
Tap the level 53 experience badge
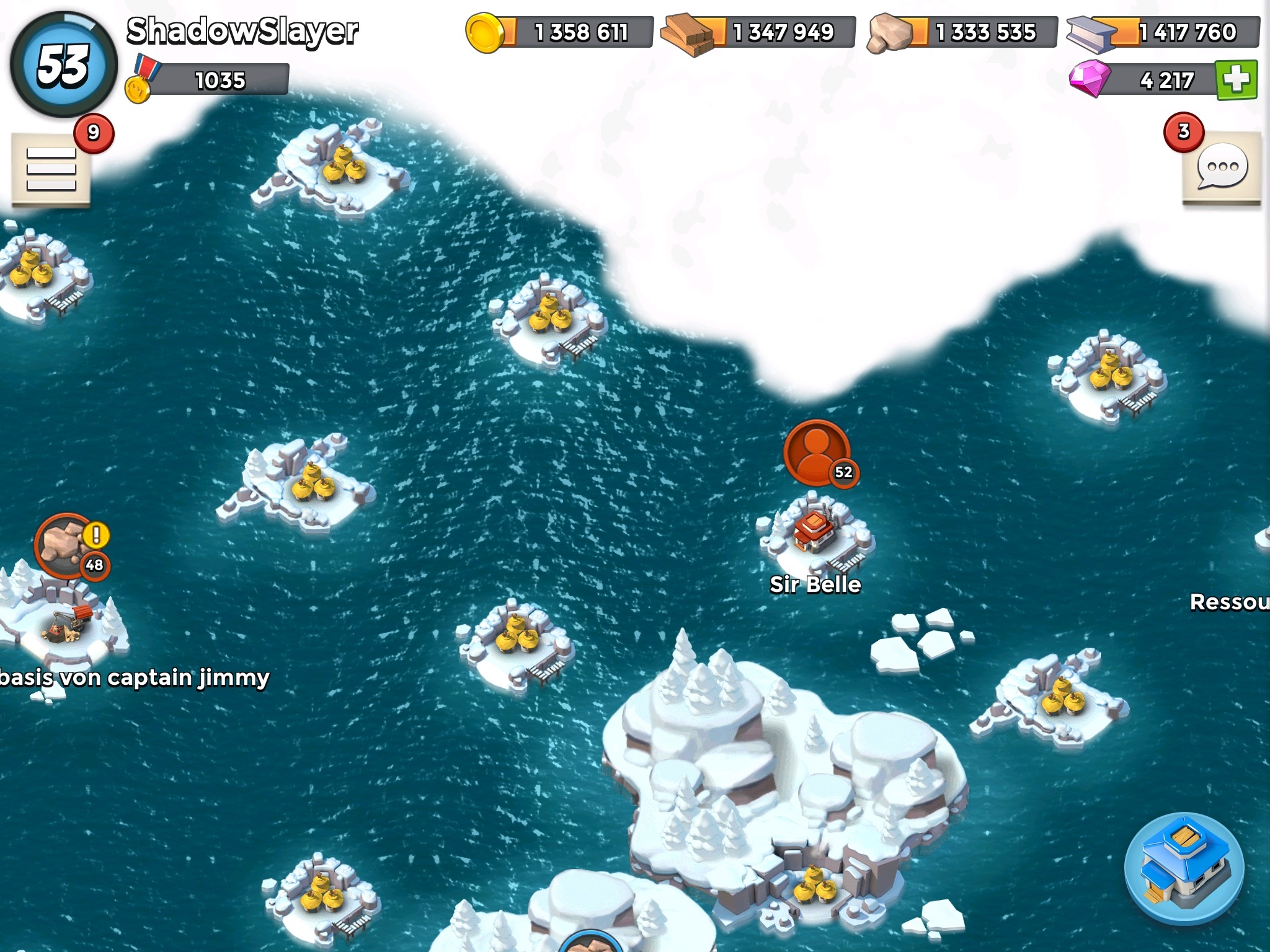pyautogui.click(x=63, y=64)
